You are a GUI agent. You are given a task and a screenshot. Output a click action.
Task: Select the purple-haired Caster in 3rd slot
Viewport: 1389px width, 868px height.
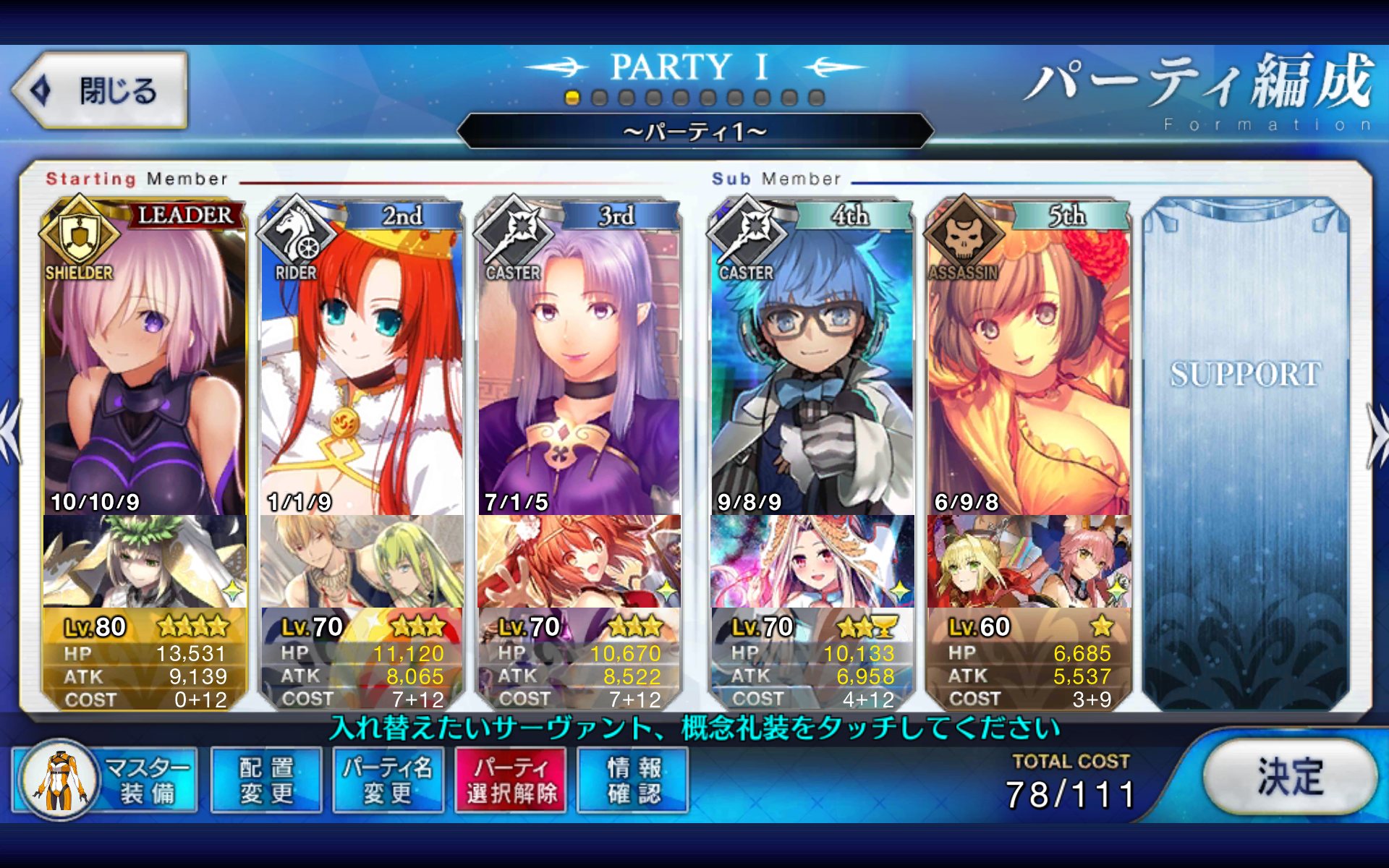[x=578, y=362]
